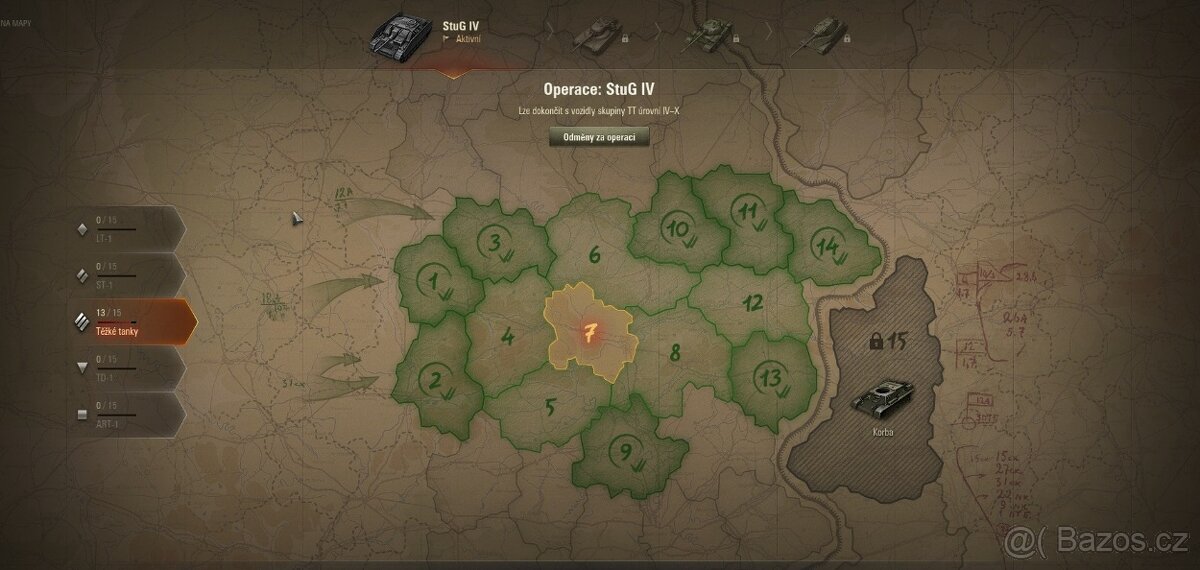1200x570 pixels.
Task: Open mission region 4
Action: point(508,336)
